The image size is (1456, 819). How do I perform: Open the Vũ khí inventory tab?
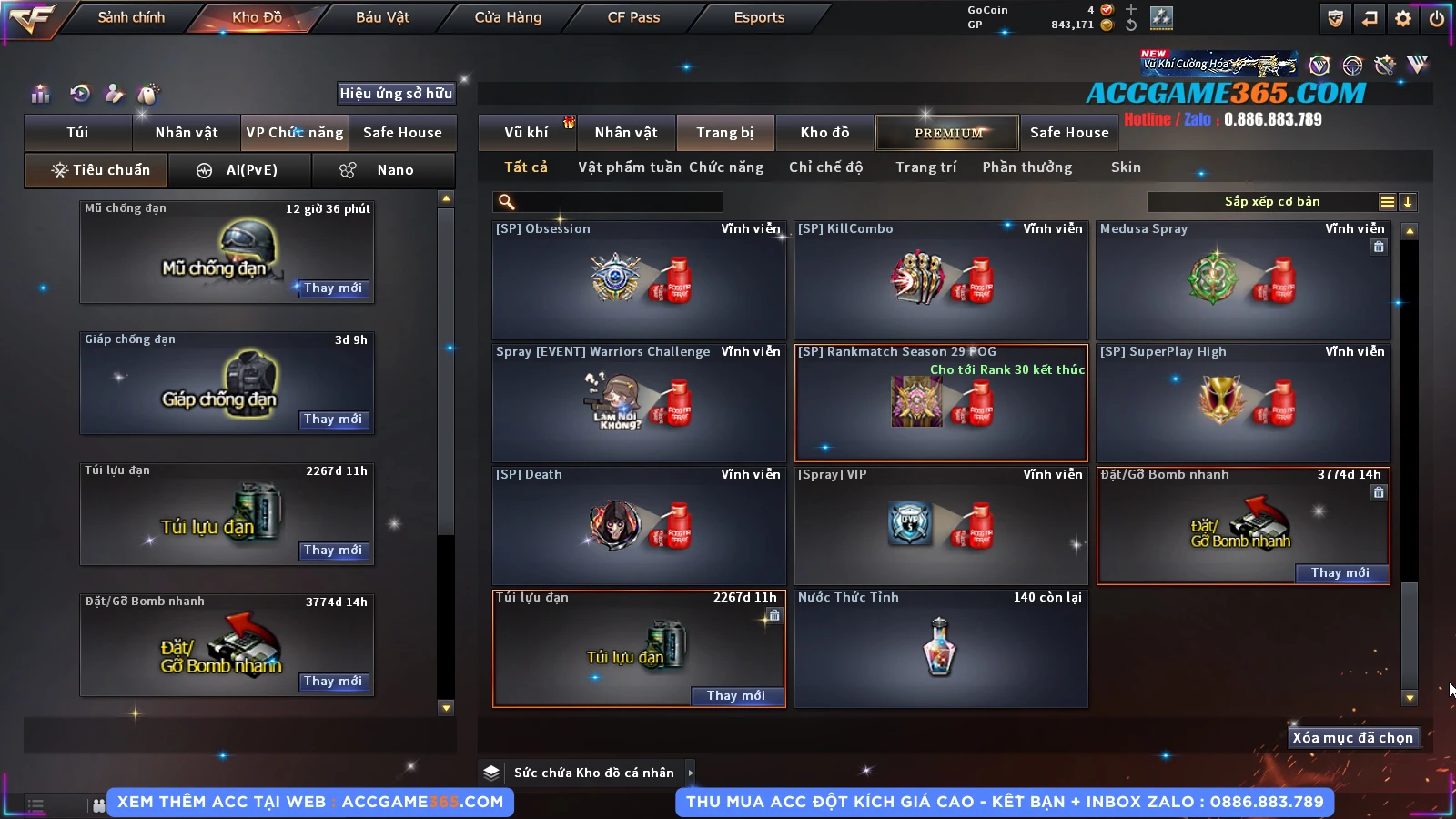tap(526, 133)
